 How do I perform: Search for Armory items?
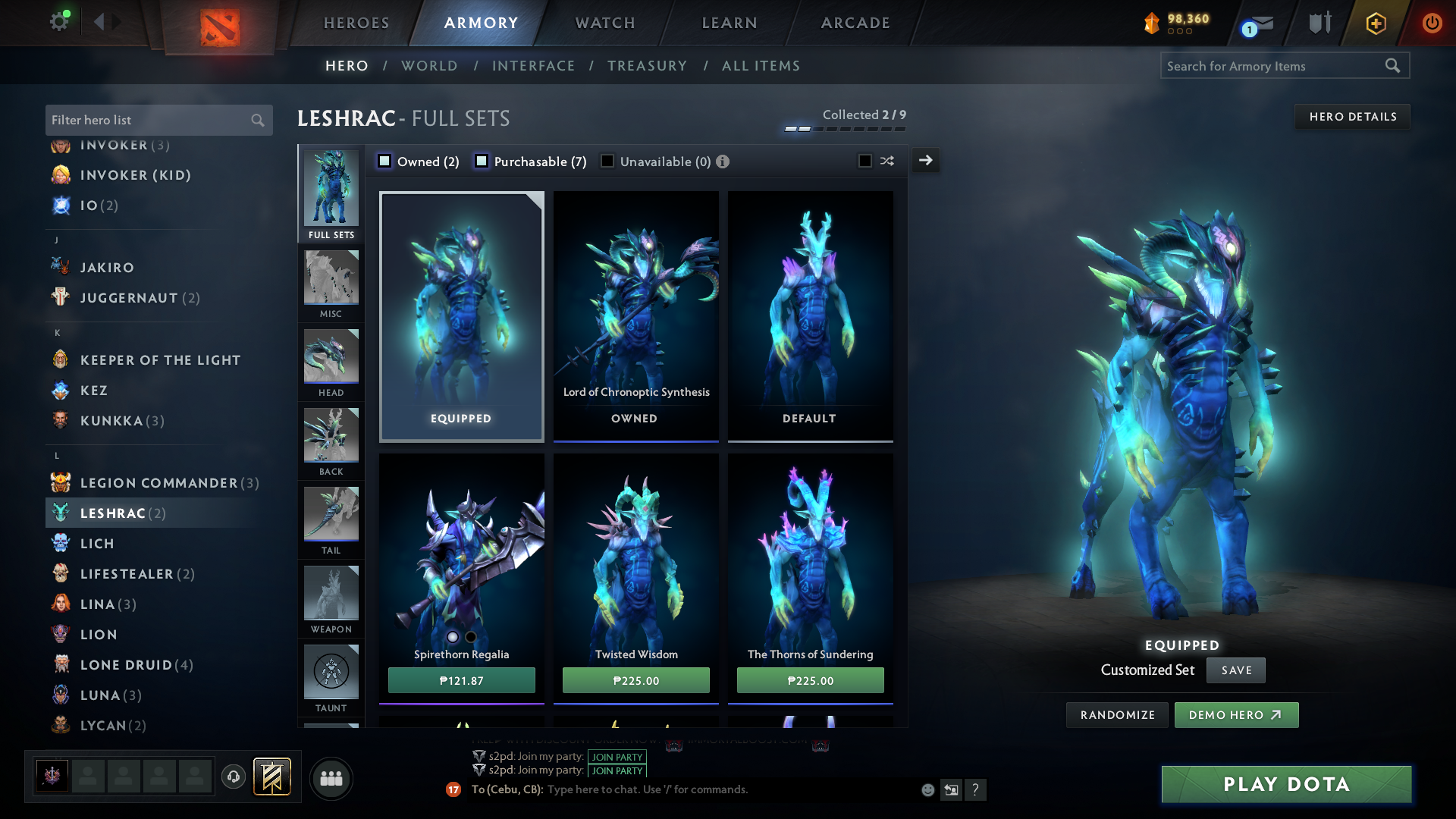click(x=1274, y=66)
